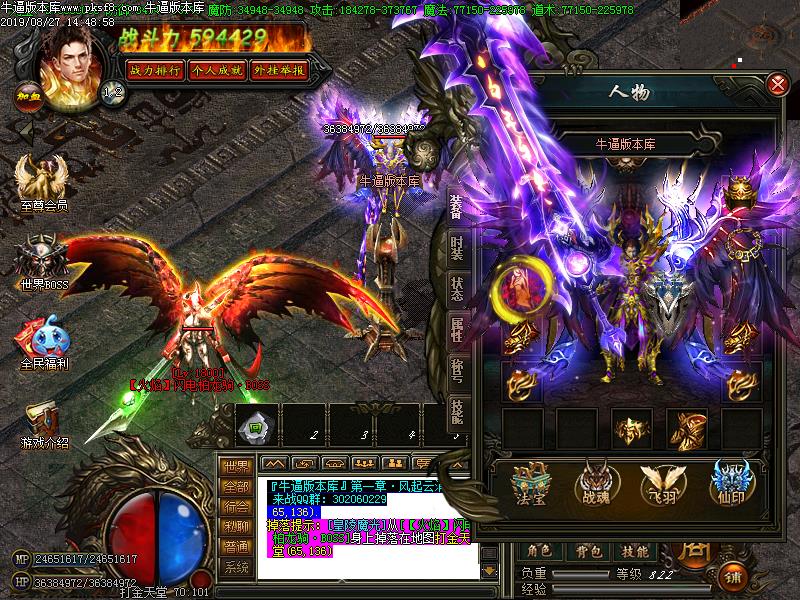This screenshot has width=800, height=600.
Task: Open the 全民福利 welfare icon
Action: pyautogui.click(x=42, y=342)
